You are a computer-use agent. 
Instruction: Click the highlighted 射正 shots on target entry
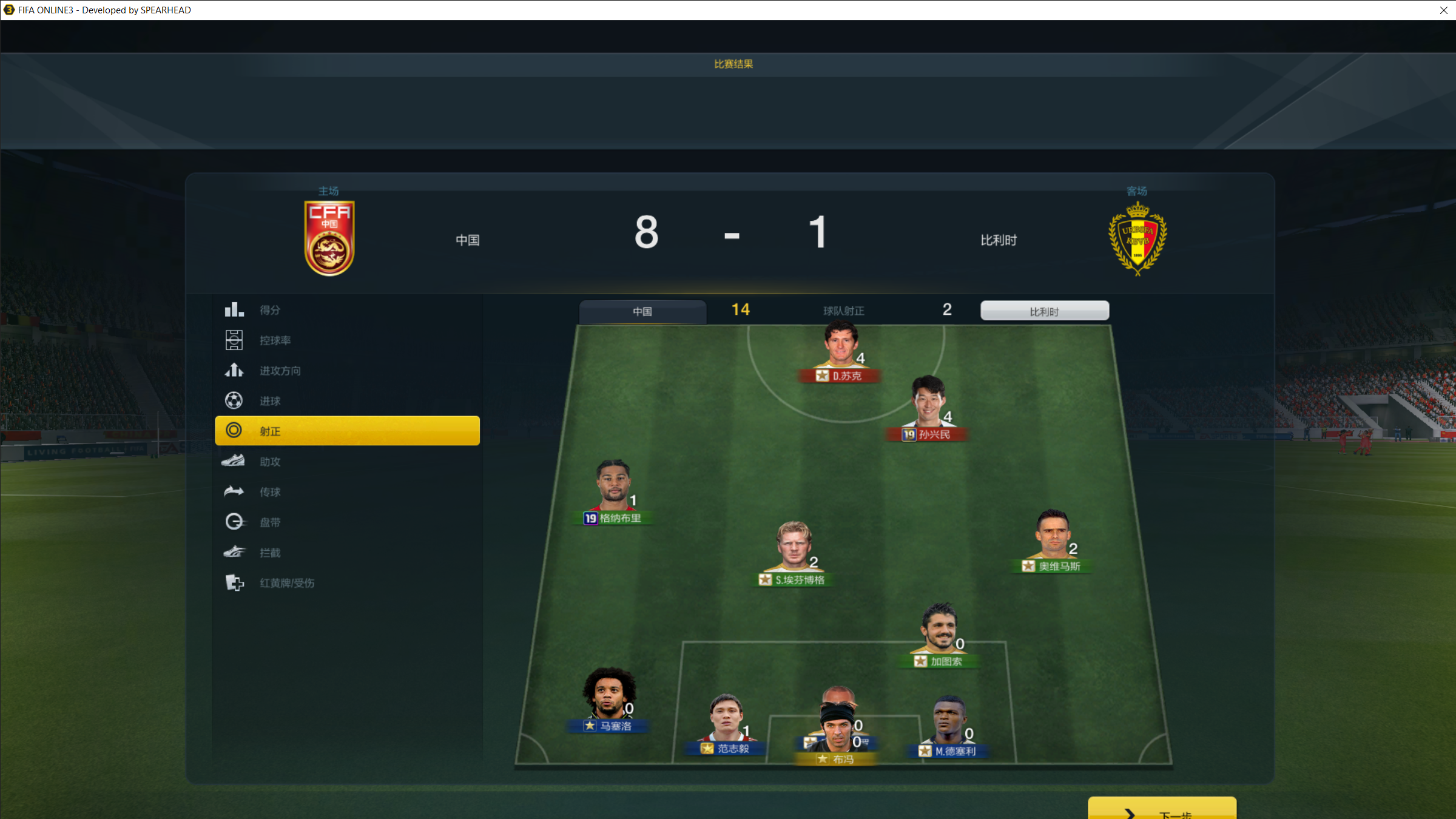click(347, 431)
